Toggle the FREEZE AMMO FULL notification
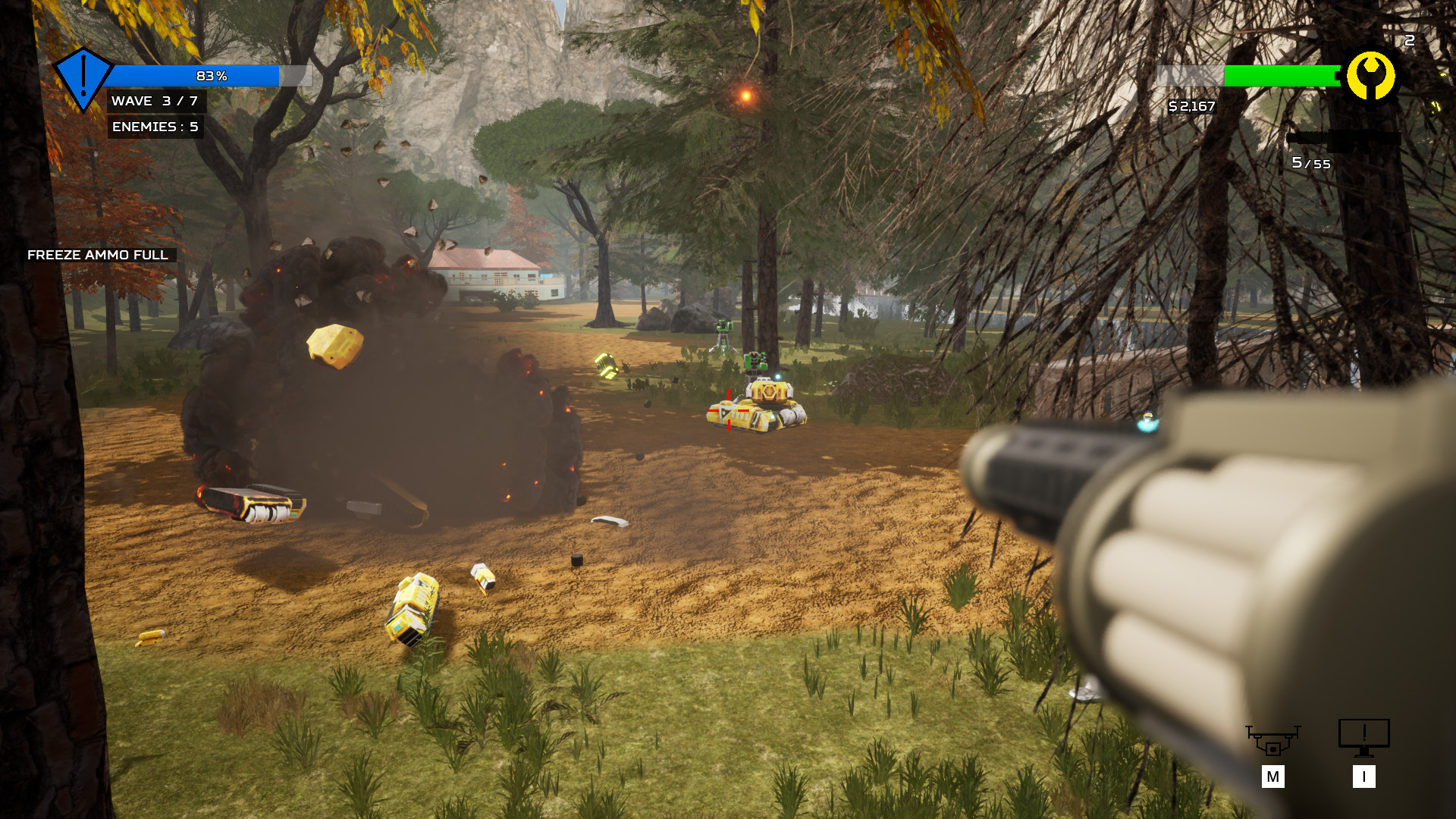Image resolution: width=1456 pixels, height=819 pixels. (x=97, y=256)
